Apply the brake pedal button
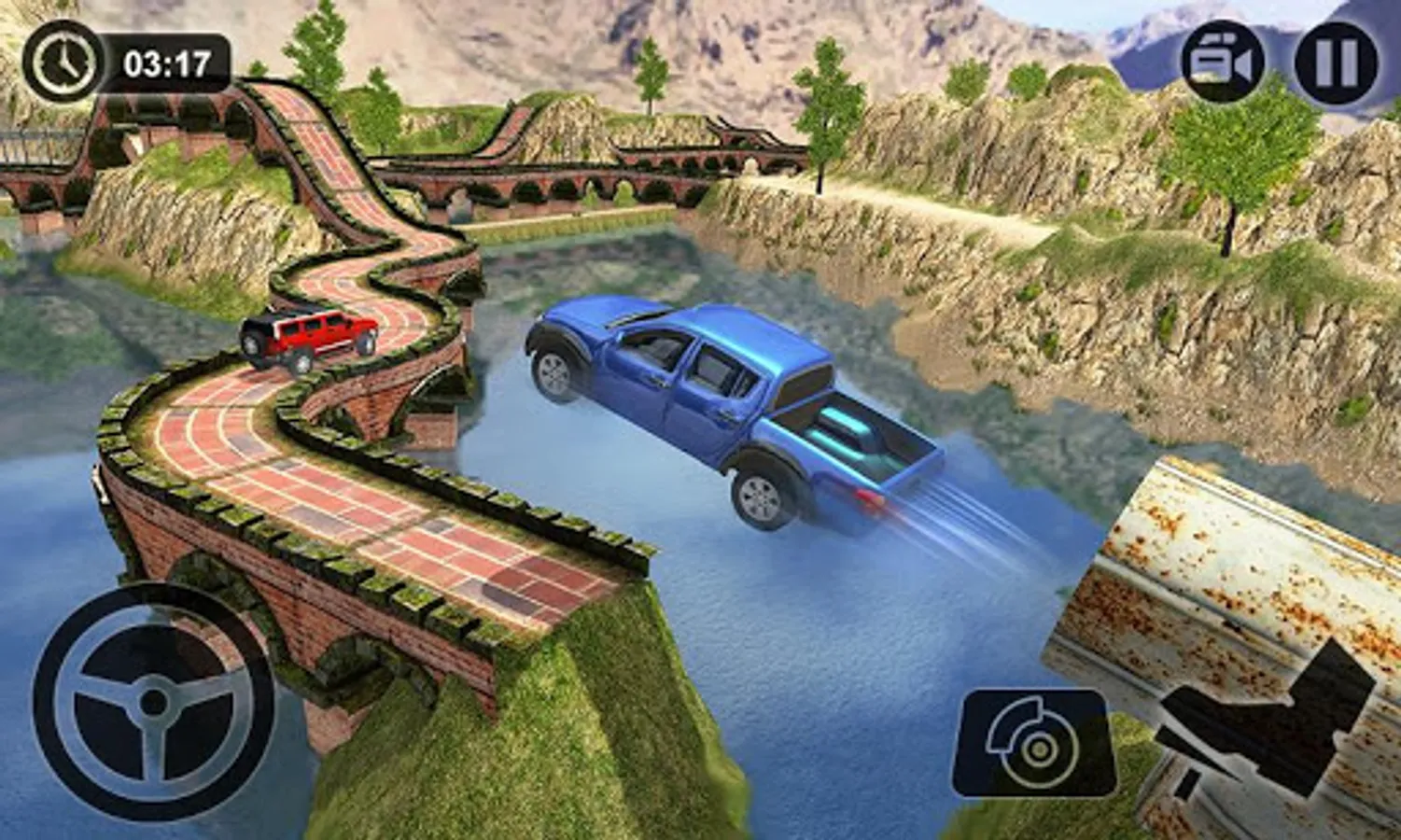This screenshot has height=840, width=1401. [1034, 743]
